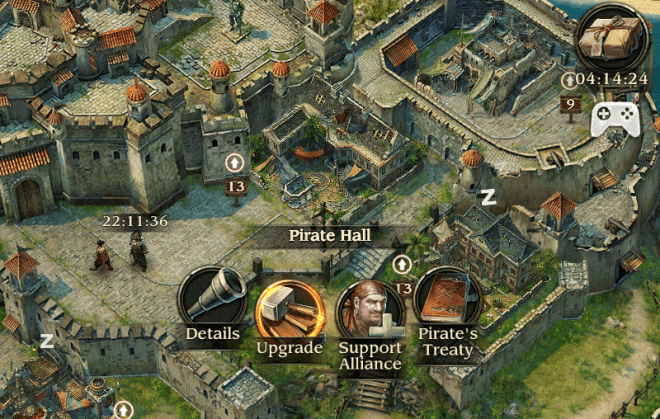
Task: Open the Pirate's Treaty book
Action: (x=447, y=302)
